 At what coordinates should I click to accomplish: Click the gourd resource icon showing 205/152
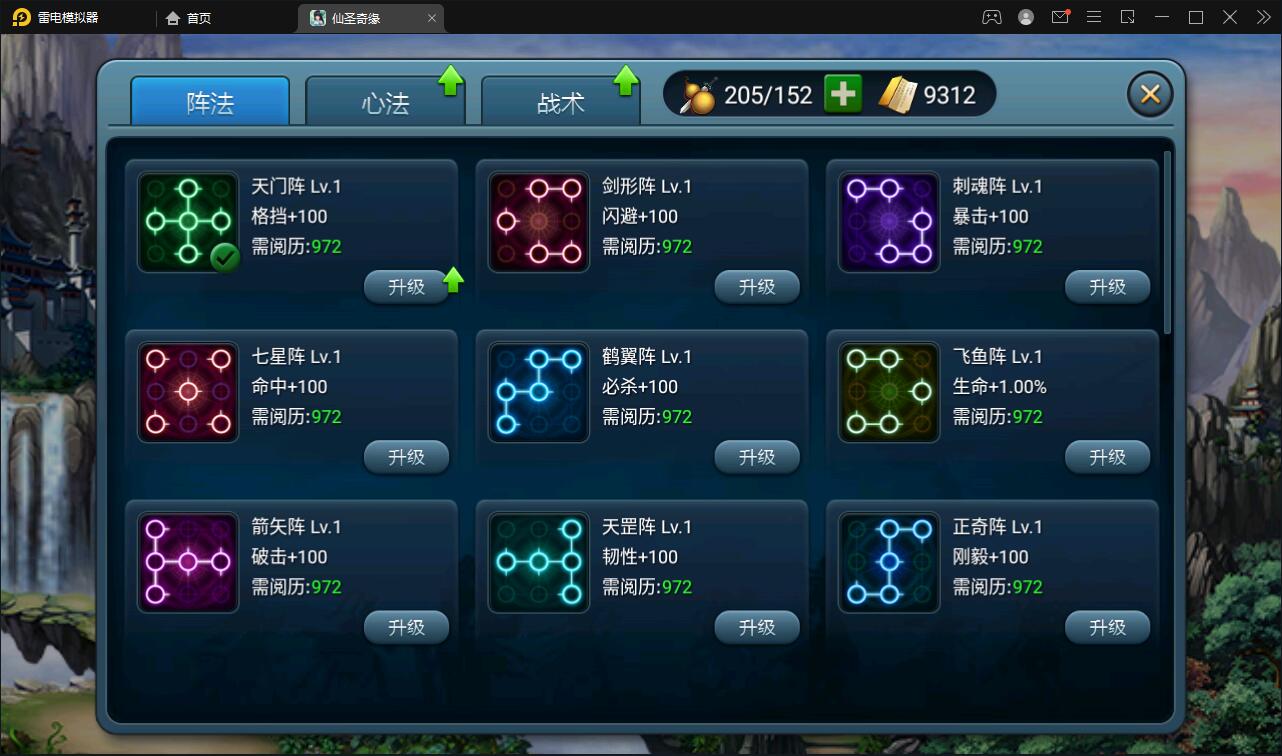click(700, 93)
